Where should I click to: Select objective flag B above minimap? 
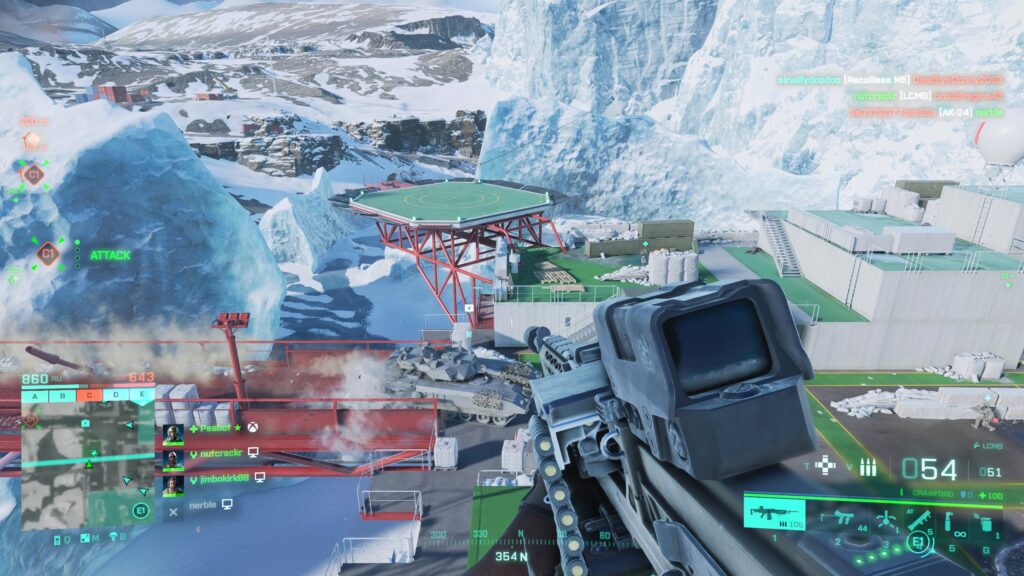(63, 393)
